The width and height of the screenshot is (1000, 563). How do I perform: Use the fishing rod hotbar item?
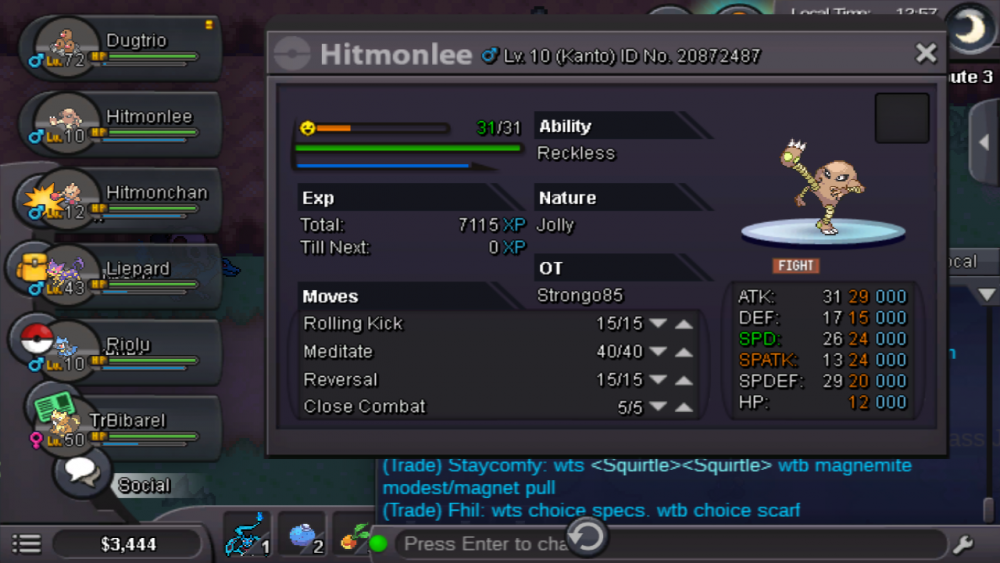[246, 537]
